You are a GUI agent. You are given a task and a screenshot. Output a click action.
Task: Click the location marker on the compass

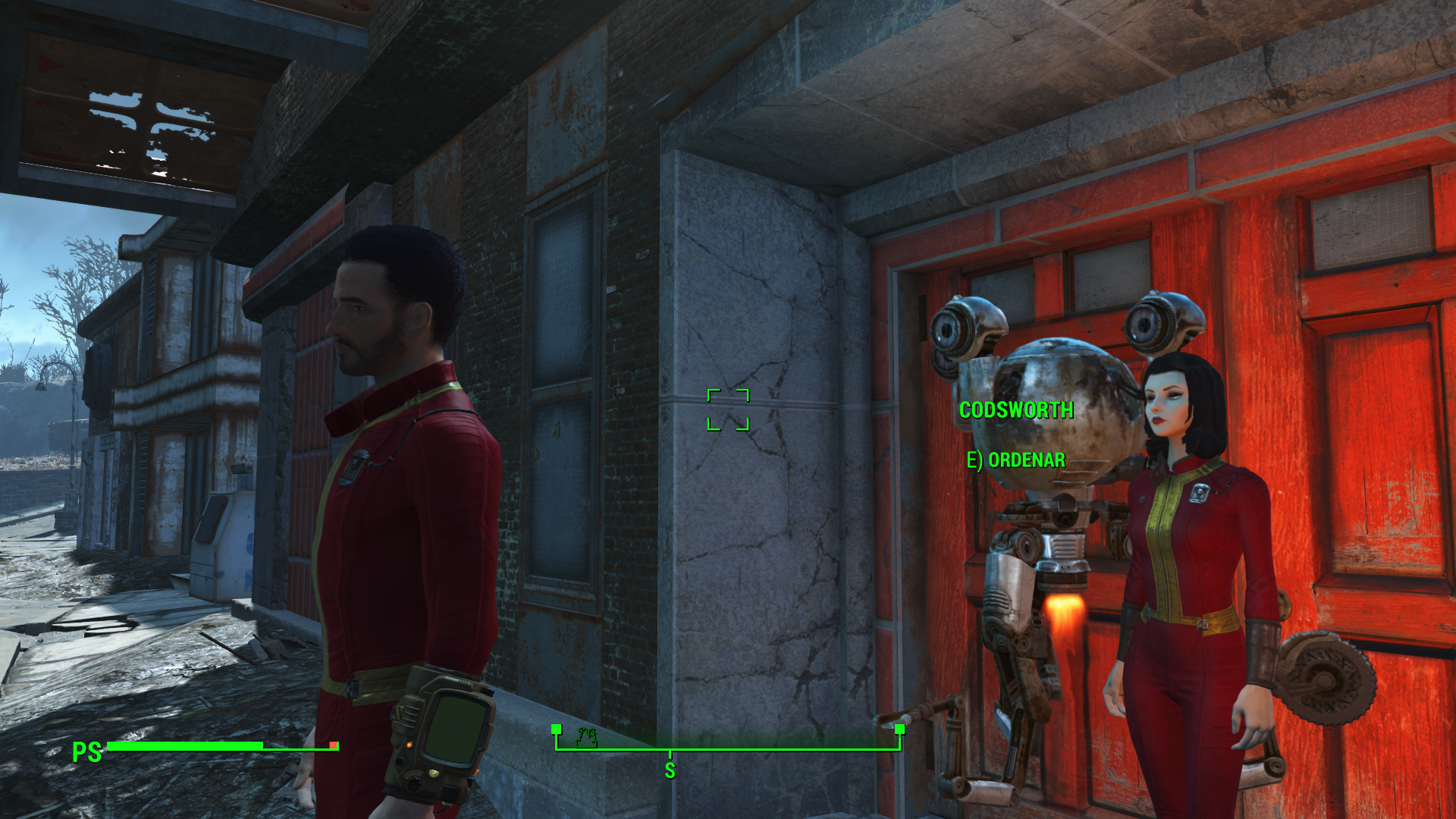[x=587, y=736]
